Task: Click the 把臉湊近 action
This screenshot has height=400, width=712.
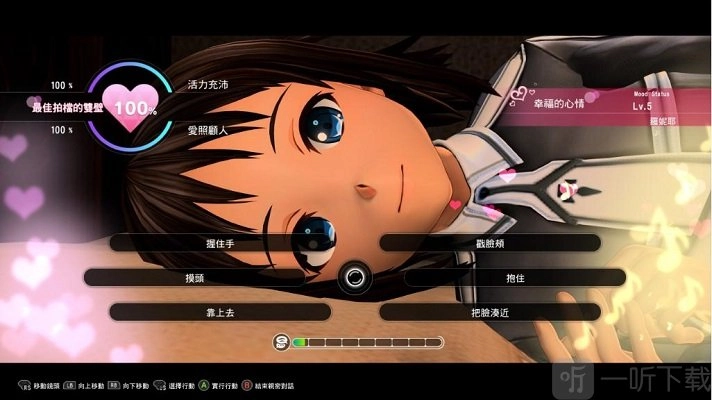Action: click(490, 312)
